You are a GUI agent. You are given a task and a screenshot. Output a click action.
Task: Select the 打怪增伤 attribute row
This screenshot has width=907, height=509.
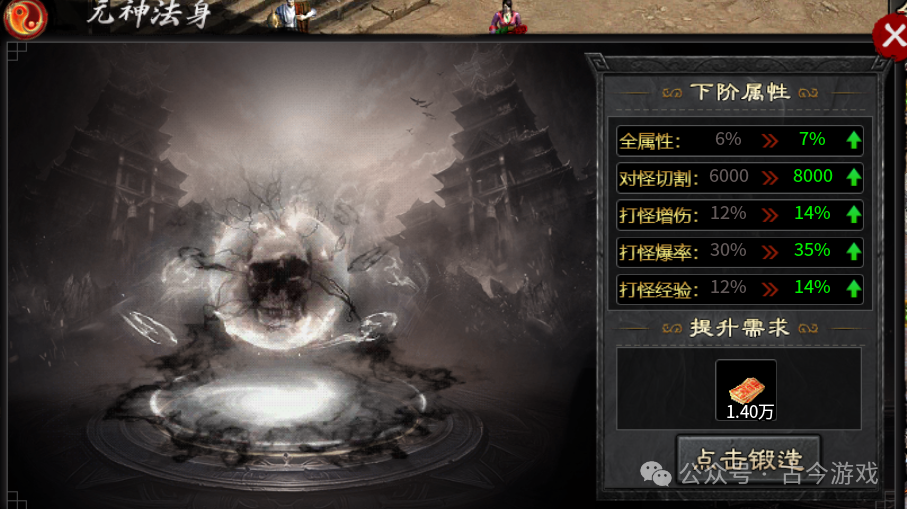[739, 214]
